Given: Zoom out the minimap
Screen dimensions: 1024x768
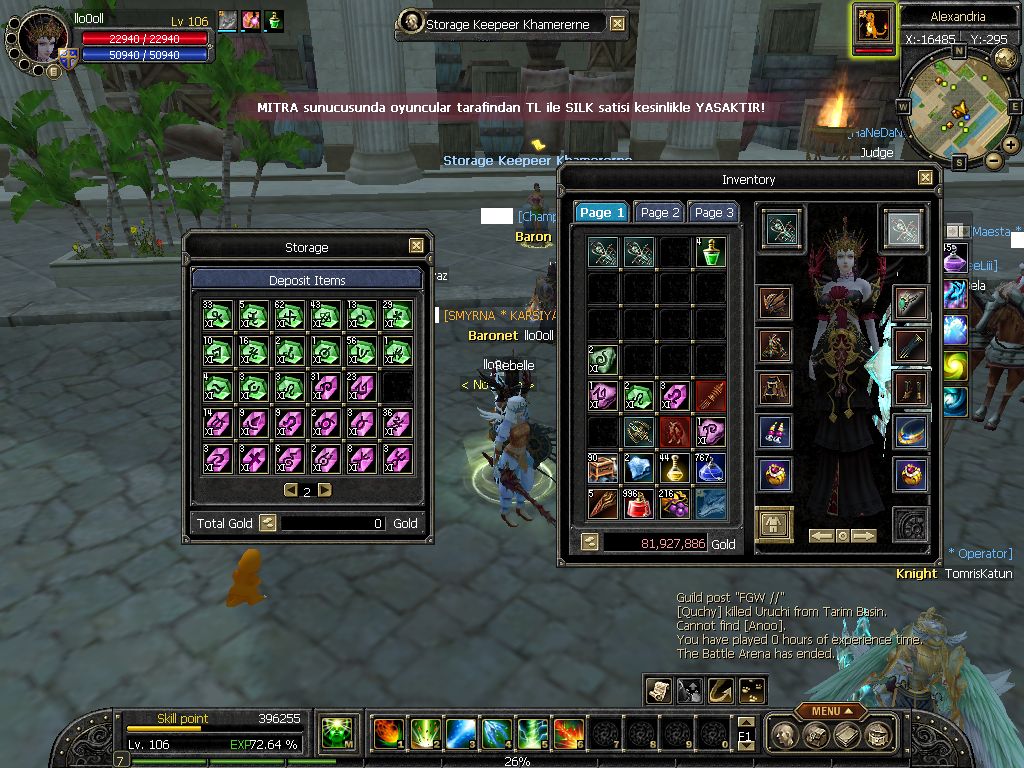Looking at the screenshot, I should click(x=993, y=160).
